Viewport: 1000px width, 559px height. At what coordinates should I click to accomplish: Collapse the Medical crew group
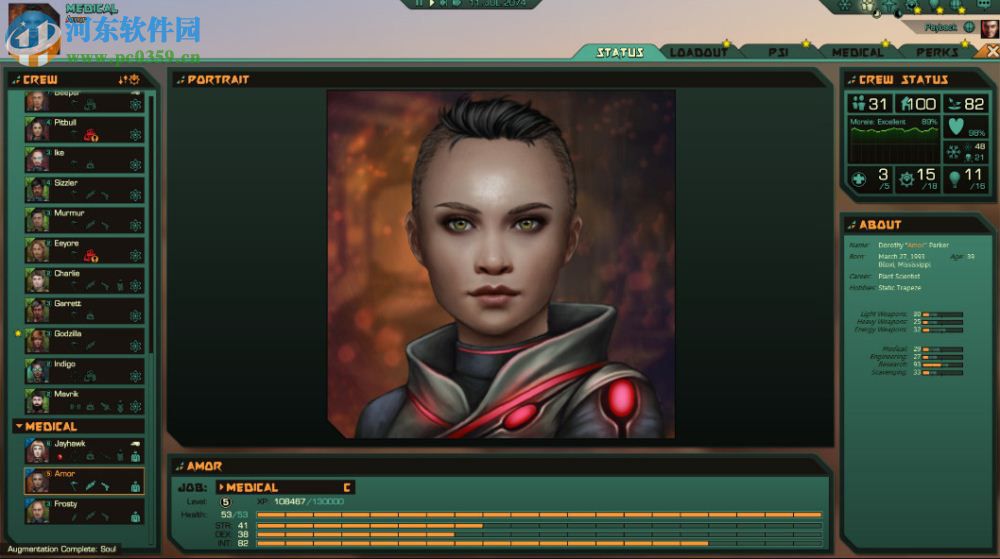click(19, 427)
